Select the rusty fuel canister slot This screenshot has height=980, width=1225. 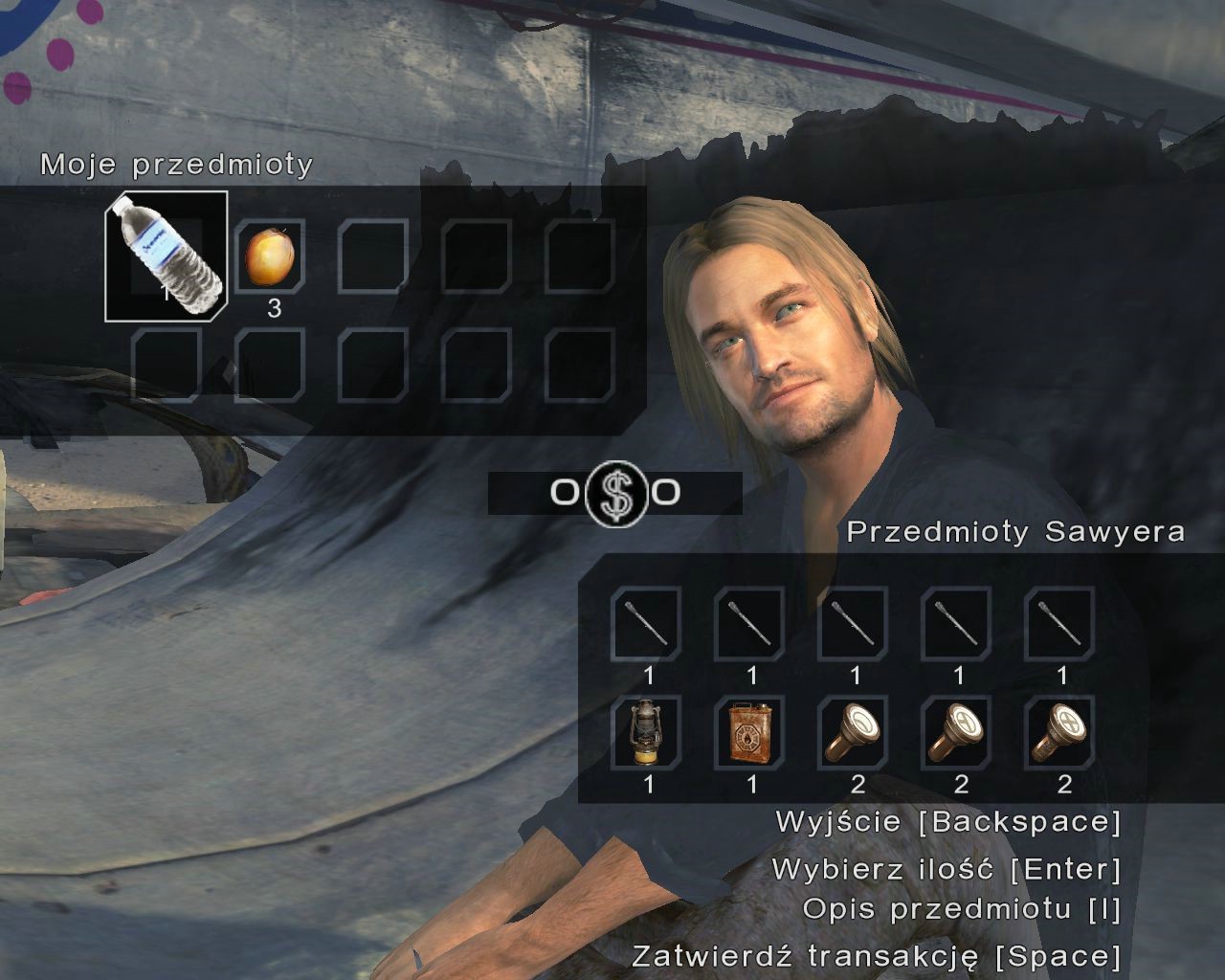[x=751, y=732]
